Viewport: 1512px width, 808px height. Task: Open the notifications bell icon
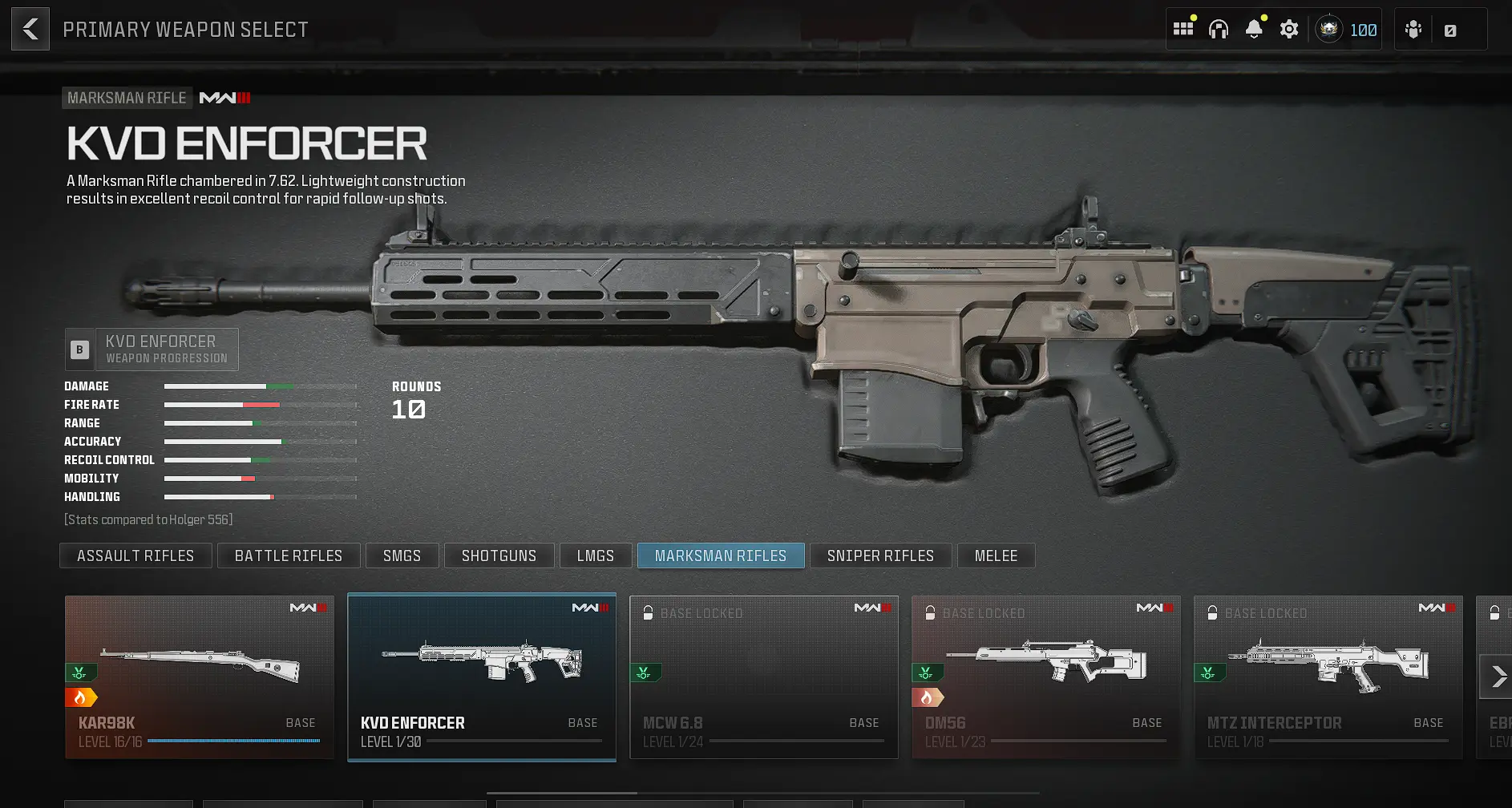[x=1255, y=28]
